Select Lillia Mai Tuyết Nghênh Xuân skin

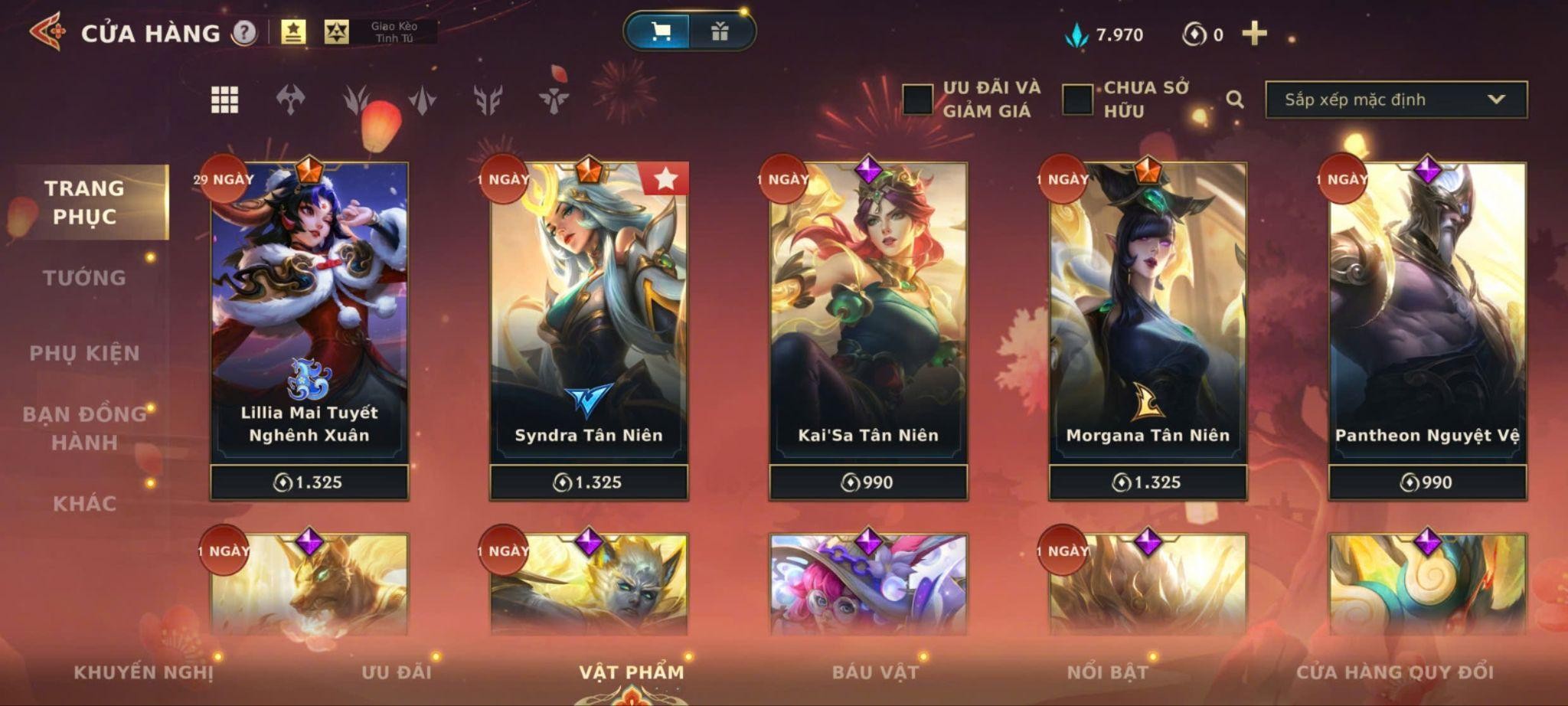309,322
